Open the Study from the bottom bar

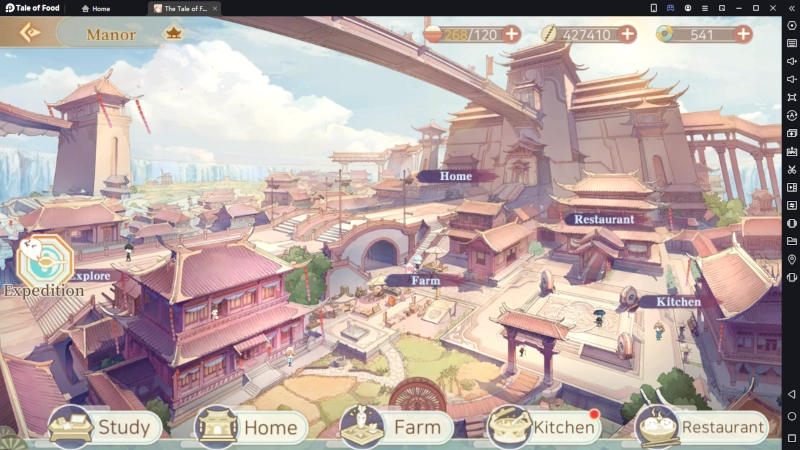coord(105,428)
